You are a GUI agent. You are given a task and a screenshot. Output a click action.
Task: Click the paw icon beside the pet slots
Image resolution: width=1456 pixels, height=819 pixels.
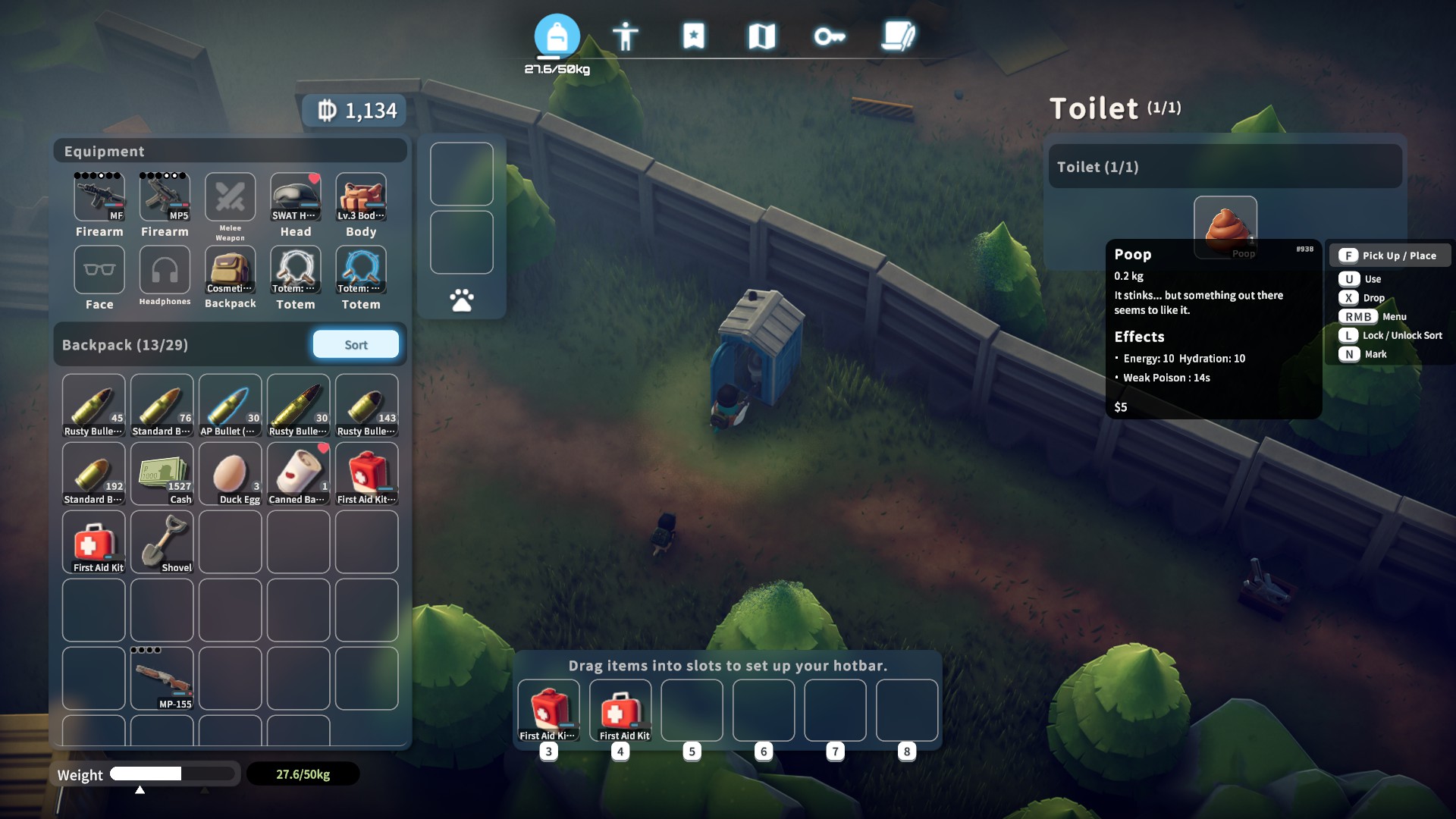(461, 299)
